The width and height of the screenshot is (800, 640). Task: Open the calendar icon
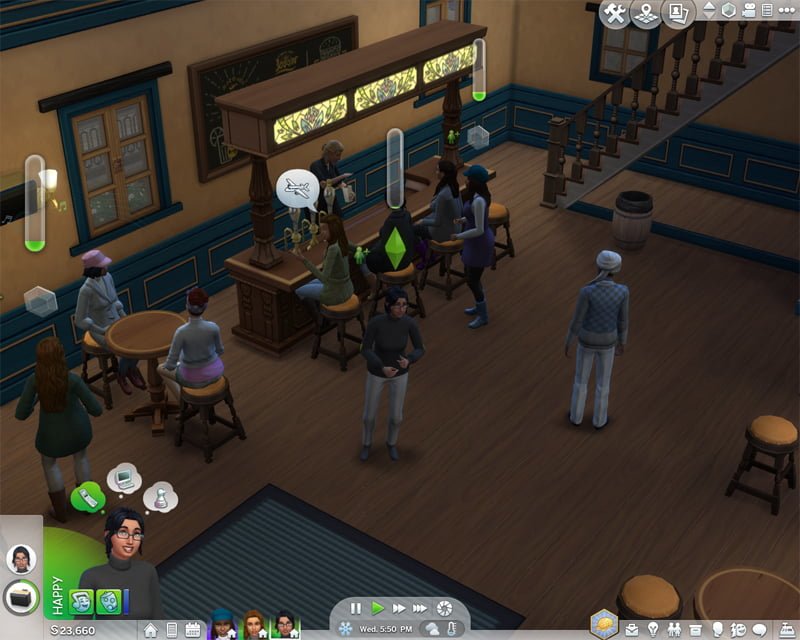coord(192,630)
